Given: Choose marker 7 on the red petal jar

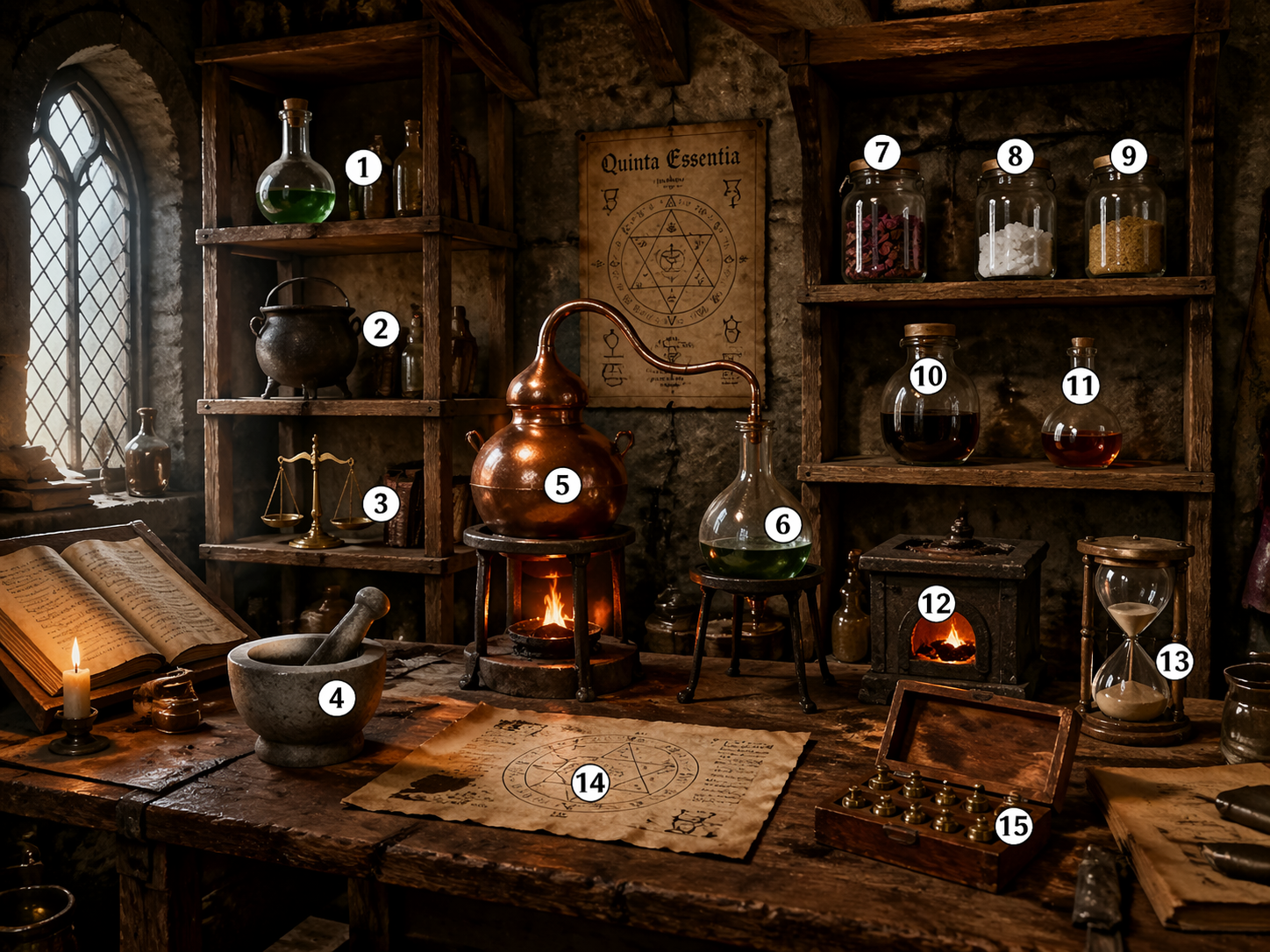Looking at the screenshot, I should (x=881, y=153).
